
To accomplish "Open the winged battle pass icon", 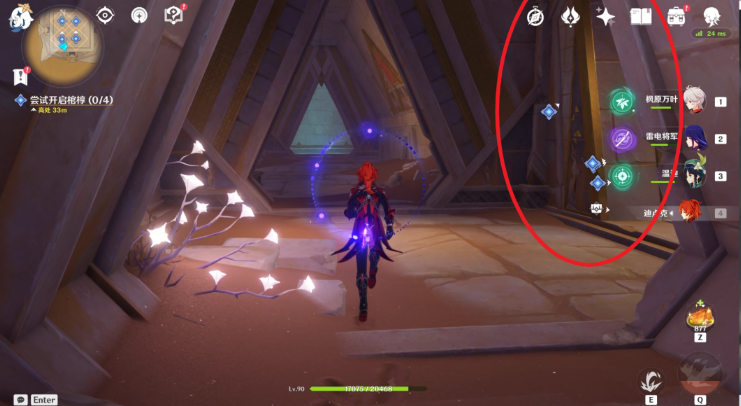I will [x=570, y=16].
